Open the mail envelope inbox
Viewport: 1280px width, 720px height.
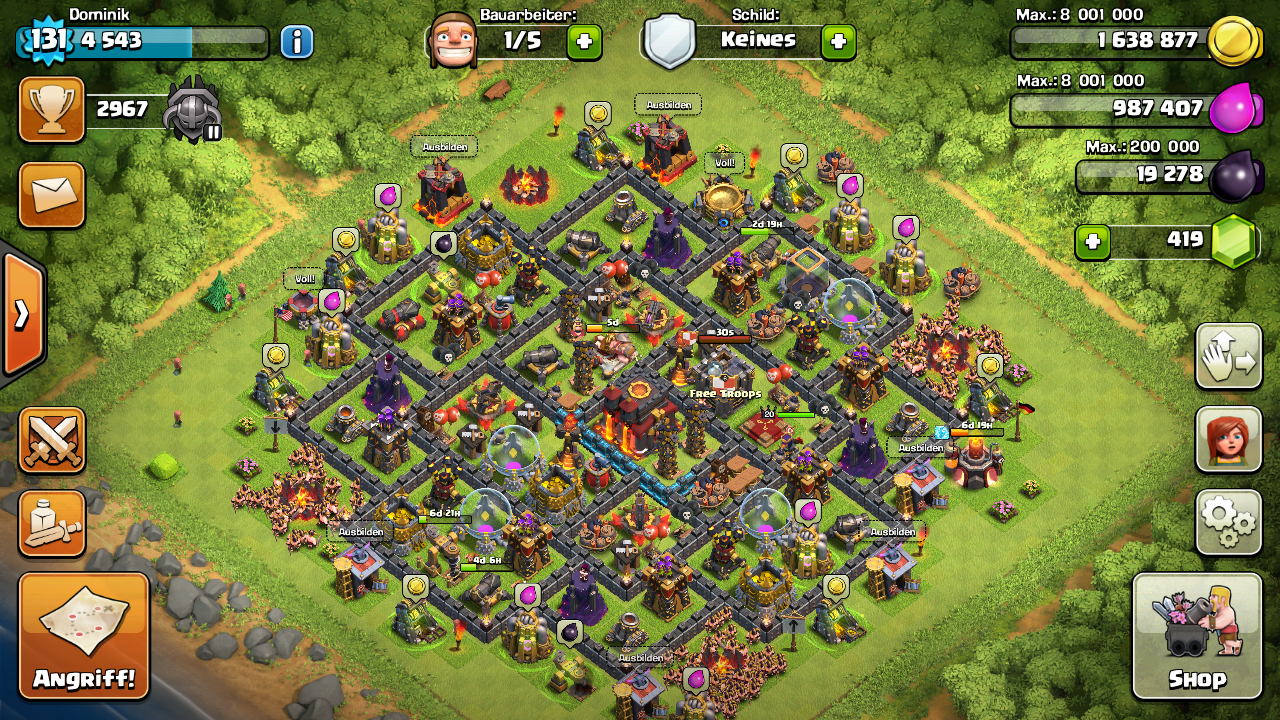52,194
